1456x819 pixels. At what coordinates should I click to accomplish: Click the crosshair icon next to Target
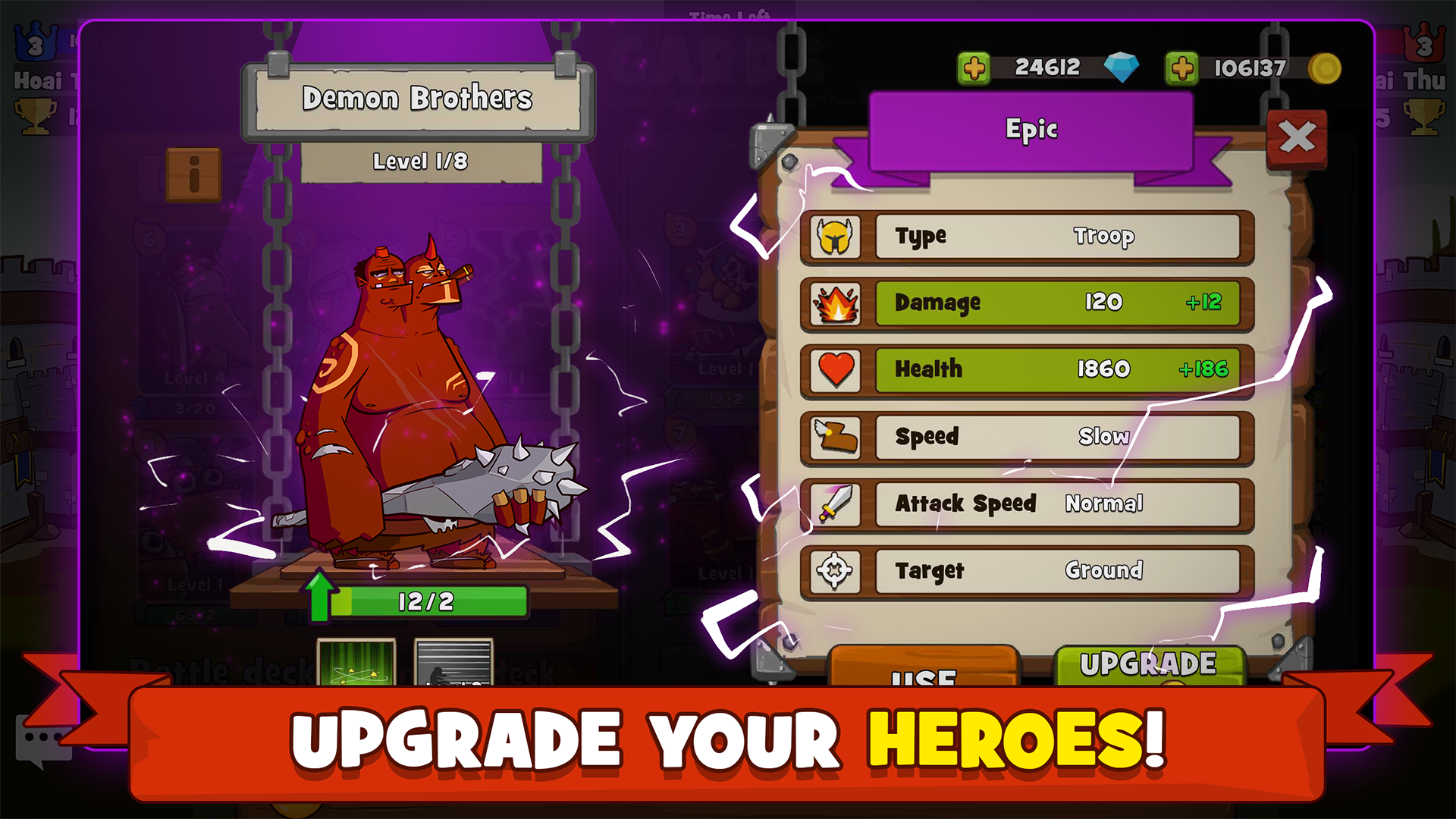(x=836, y=570)
